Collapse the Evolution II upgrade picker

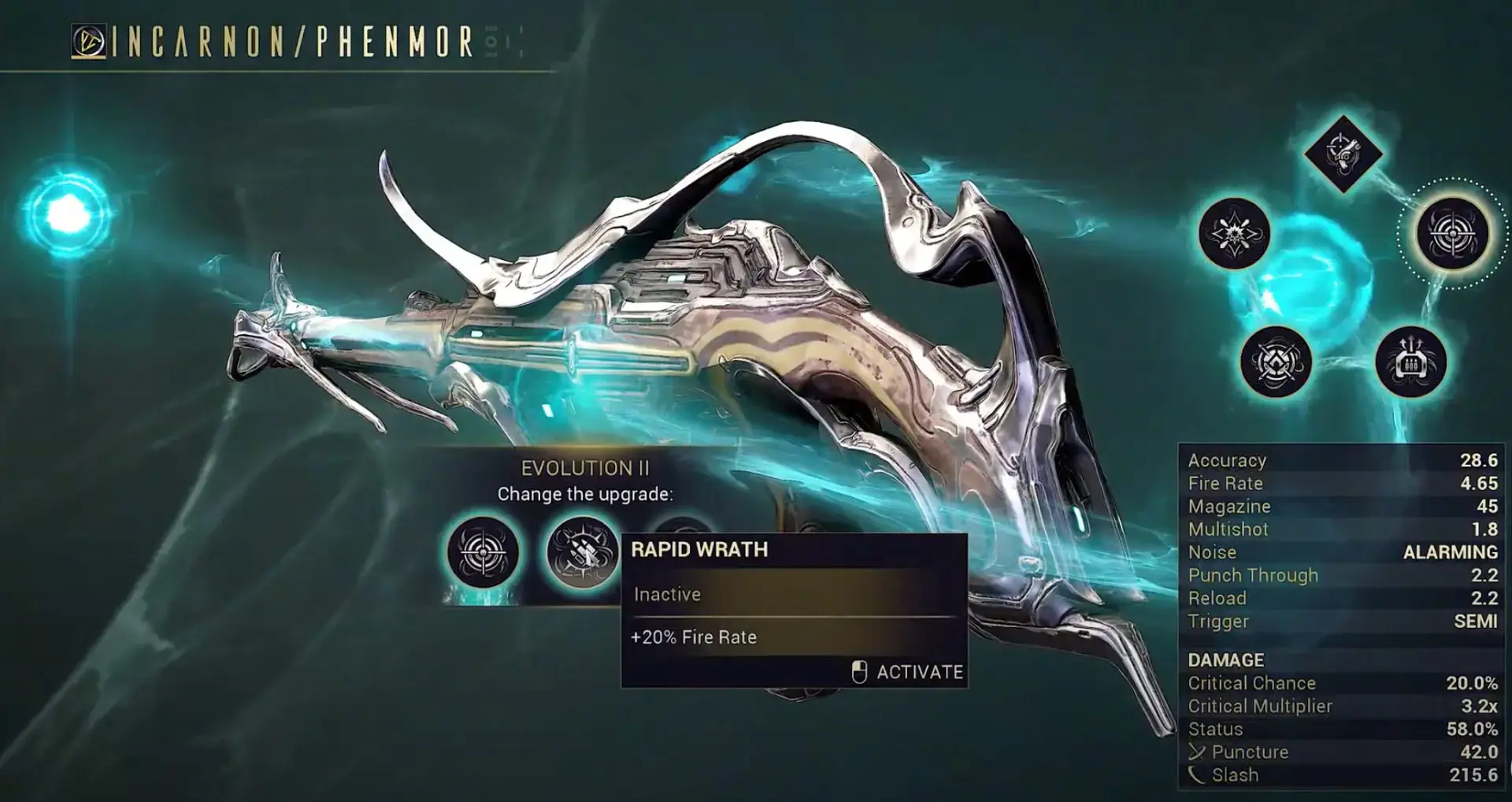point(584,468)
